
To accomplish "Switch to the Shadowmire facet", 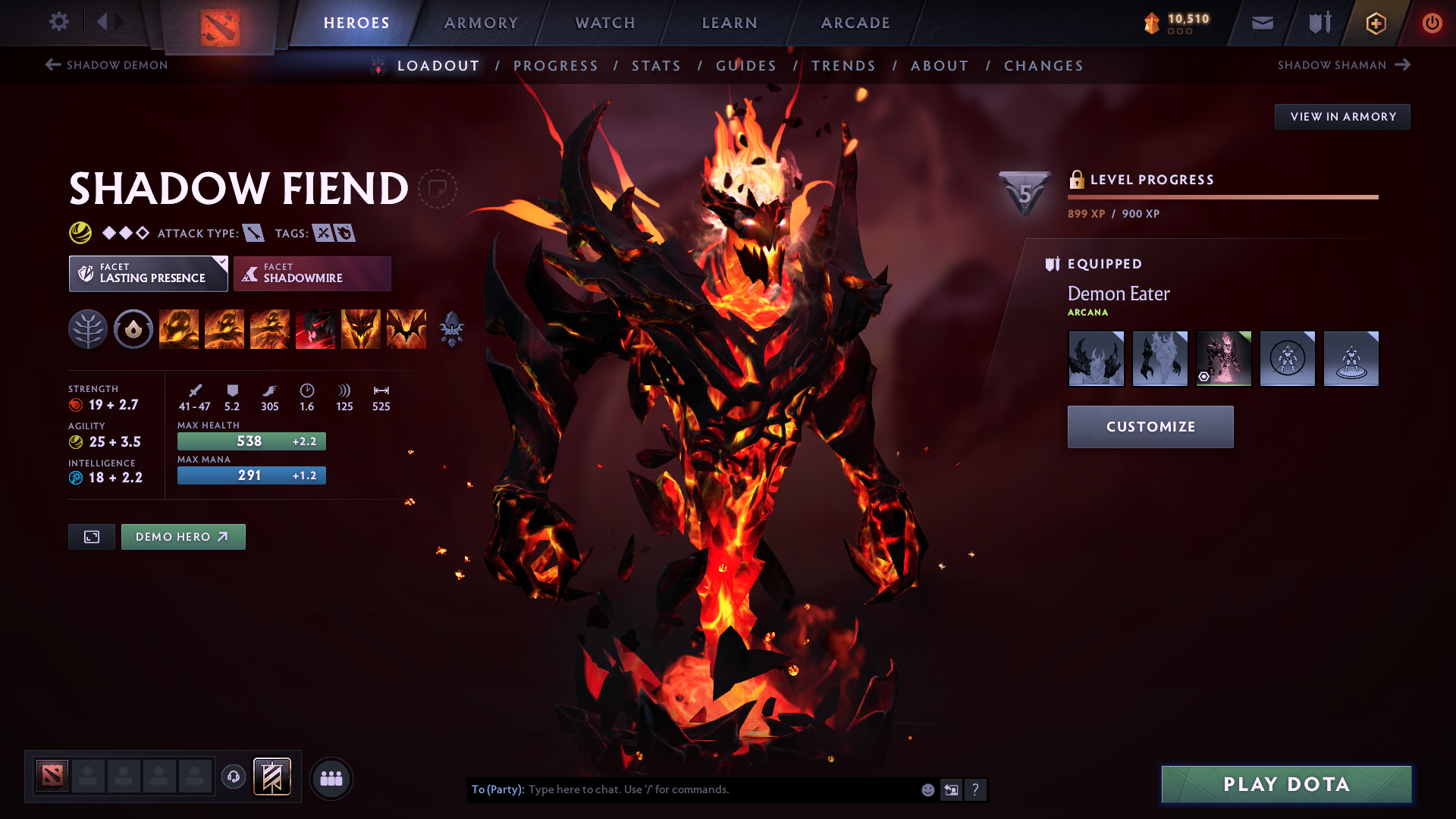I will (x=312, y=273).
